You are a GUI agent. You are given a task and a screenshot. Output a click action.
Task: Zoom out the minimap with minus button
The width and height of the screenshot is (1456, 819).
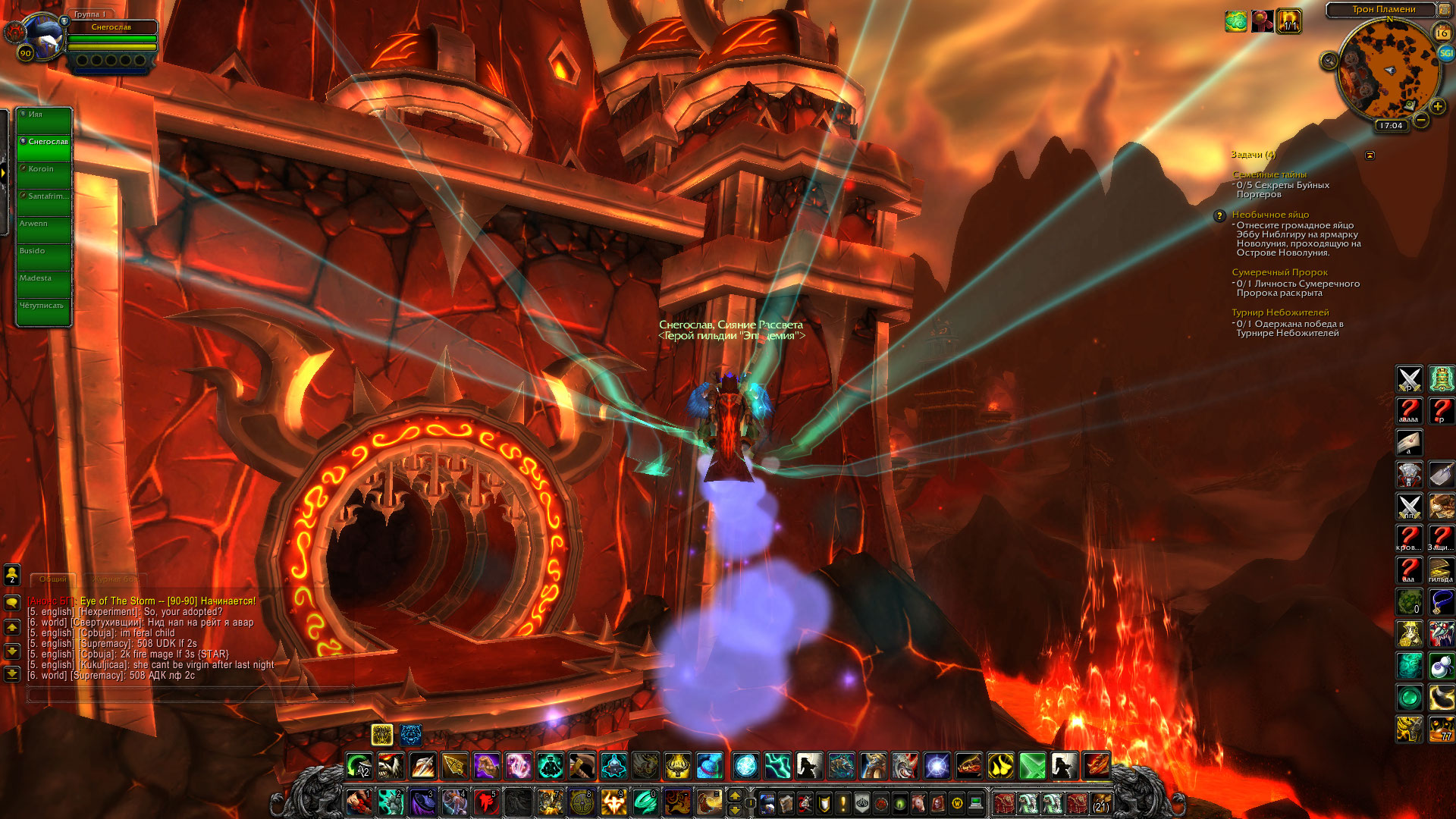1421,120
